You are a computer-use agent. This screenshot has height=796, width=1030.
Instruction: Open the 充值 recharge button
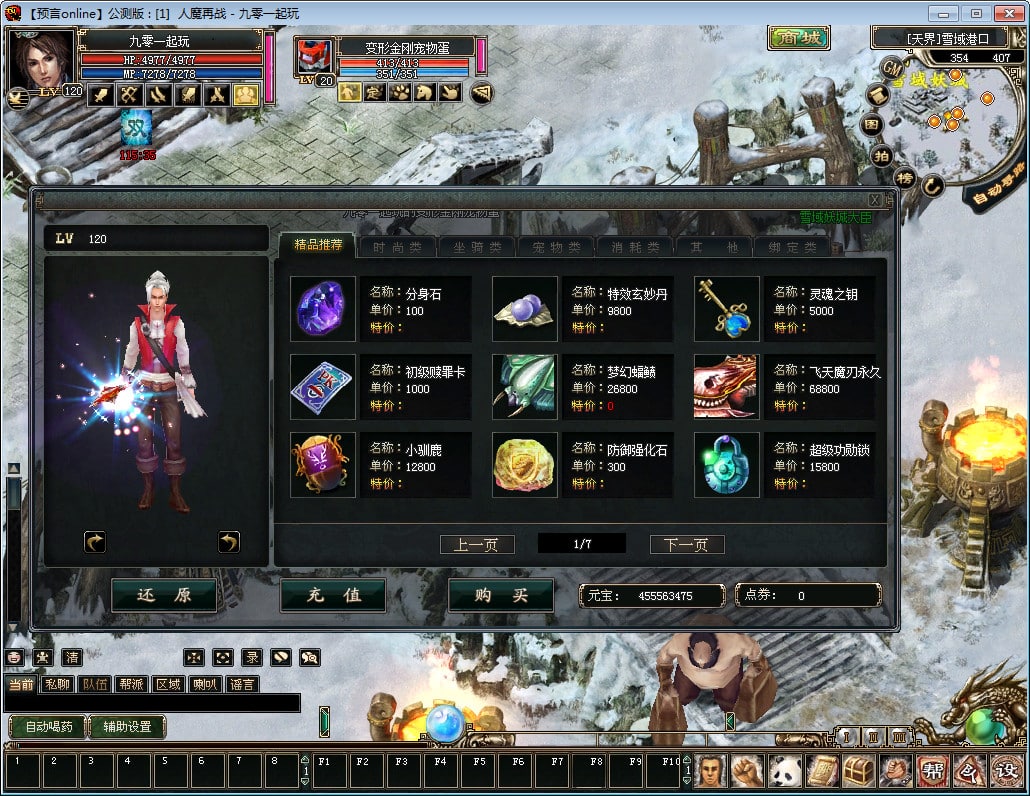tap(333, 595)
